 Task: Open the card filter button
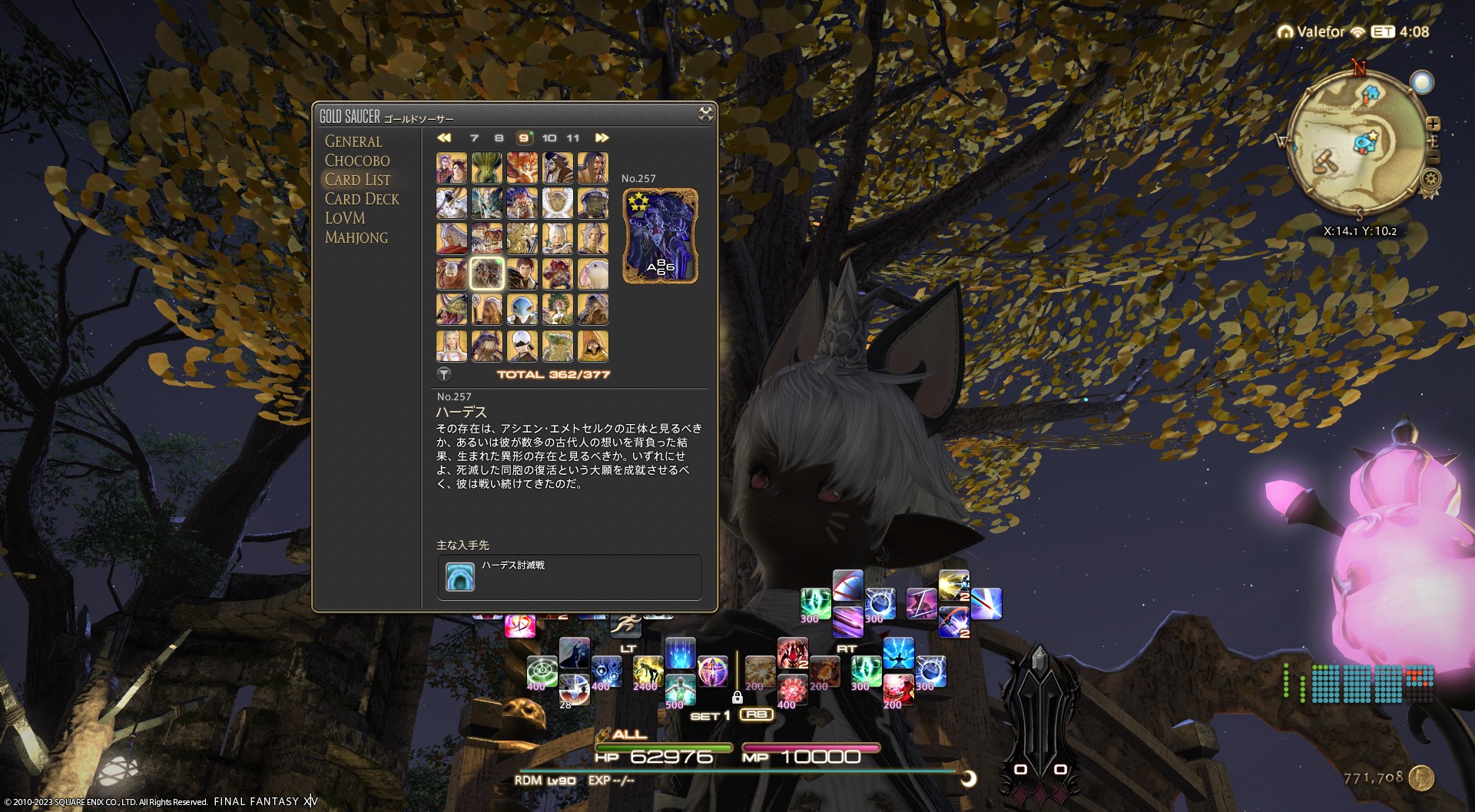(444, 374)
